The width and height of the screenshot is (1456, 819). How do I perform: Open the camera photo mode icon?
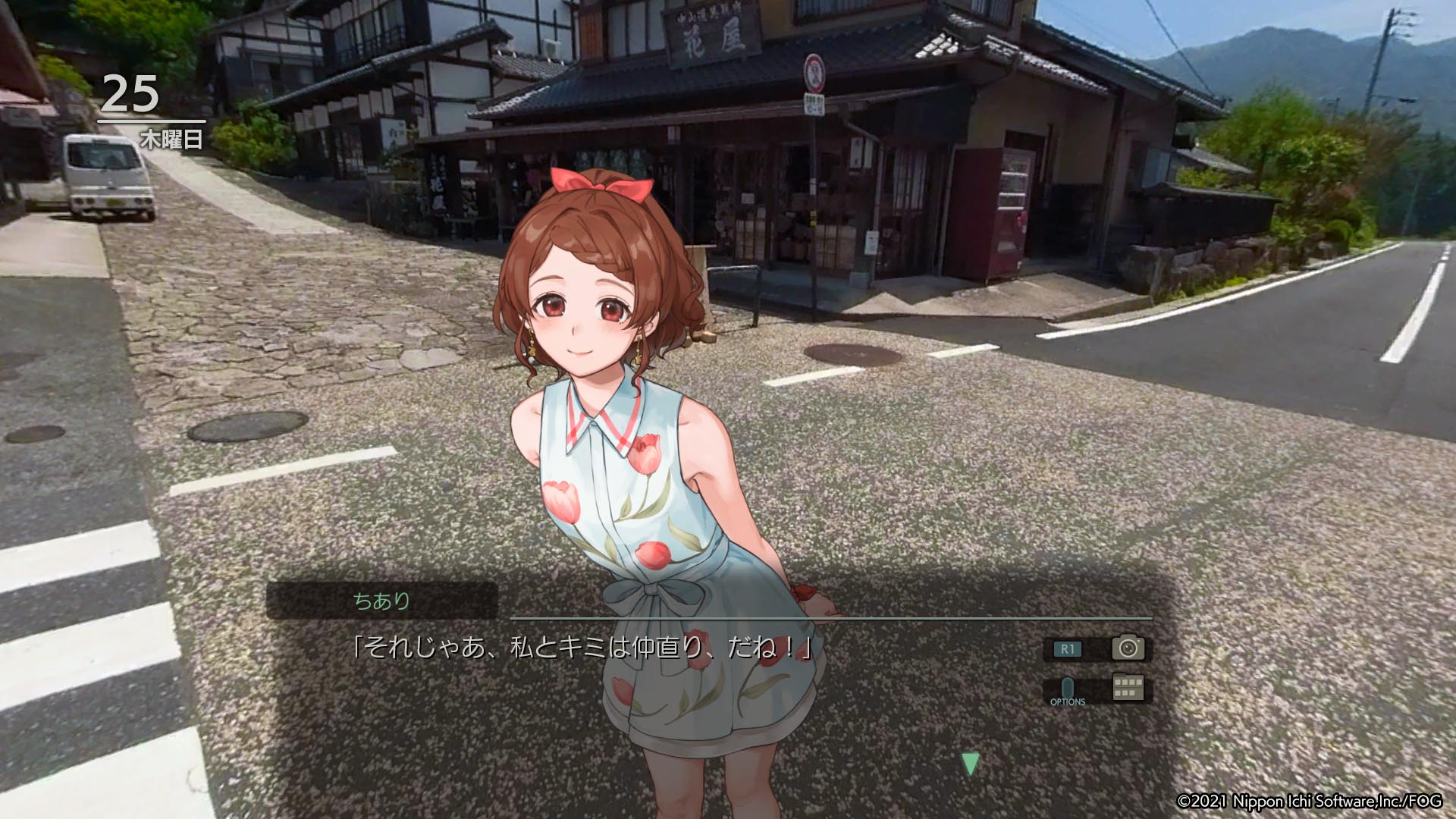pos(1128,648)
